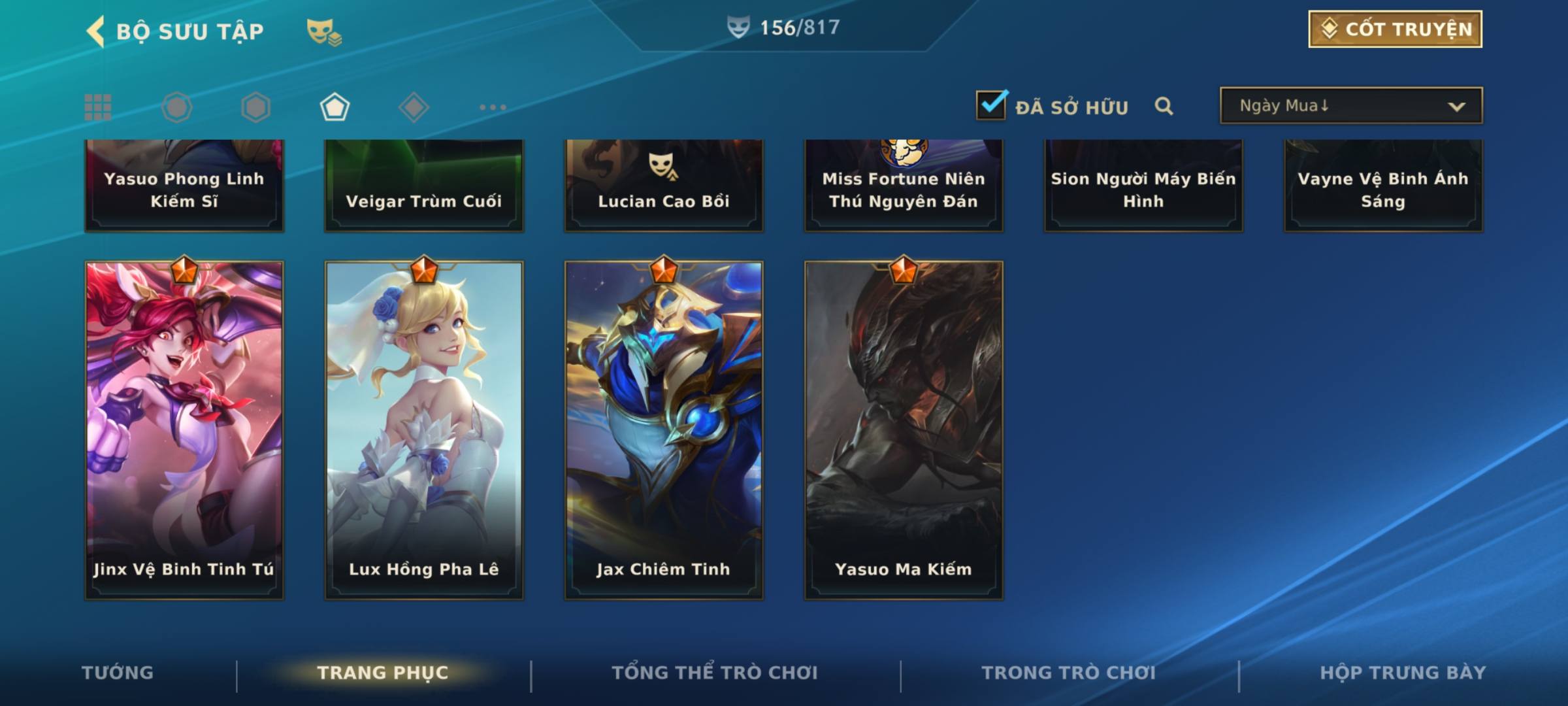
Task: Pick the Jax Chiêm Tinh skin card
Action: tap(664, 430)
